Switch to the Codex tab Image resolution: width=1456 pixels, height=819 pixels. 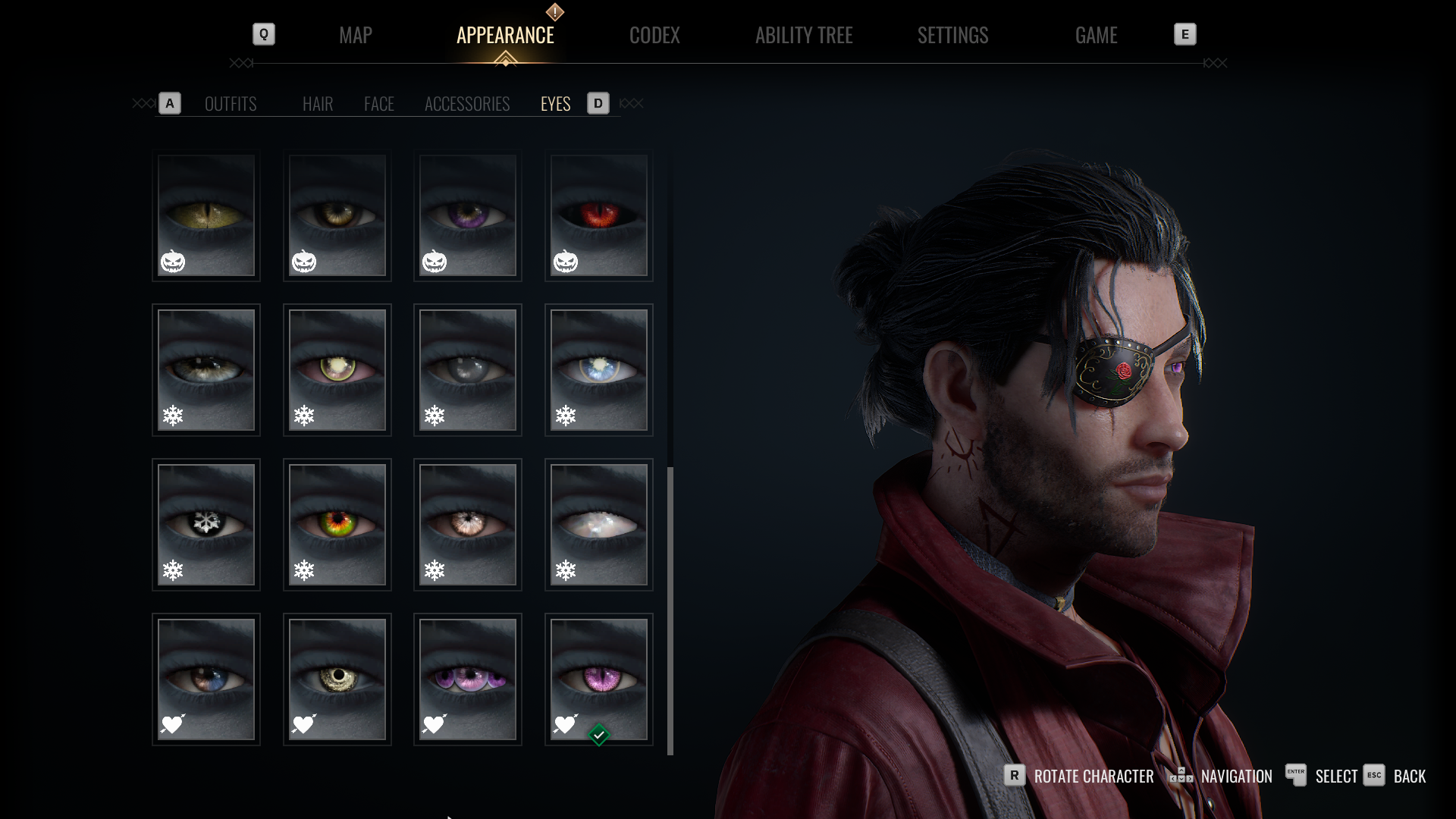pos(654,35)
